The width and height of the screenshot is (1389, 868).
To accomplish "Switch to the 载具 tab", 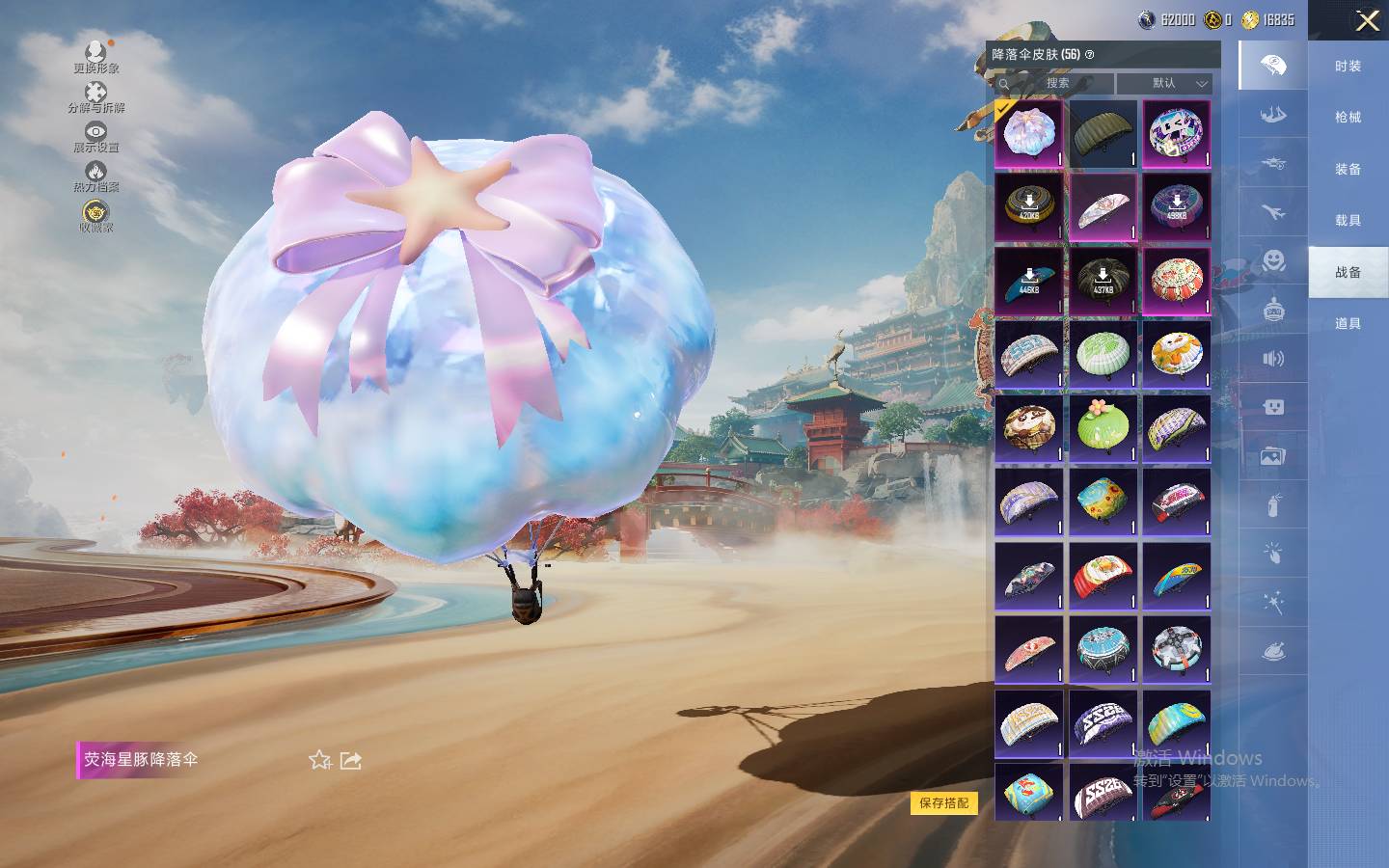I will 1348,220.
